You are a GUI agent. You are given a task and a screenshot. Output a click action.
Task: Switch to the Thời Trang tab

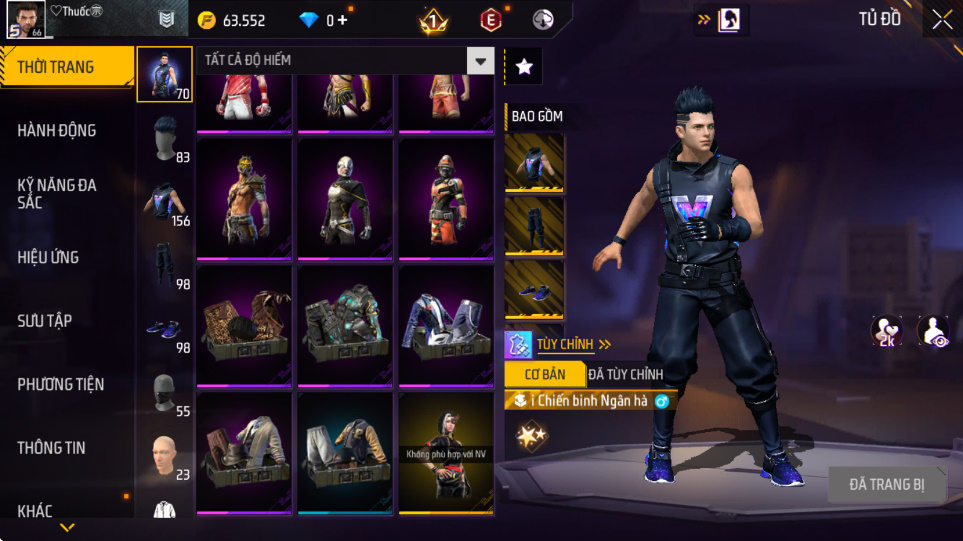point(66,67)
